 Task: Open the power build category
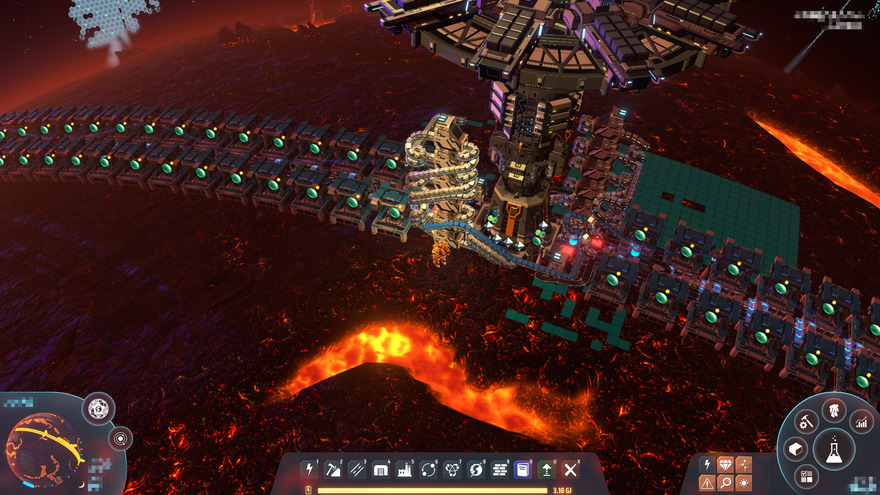309,469
